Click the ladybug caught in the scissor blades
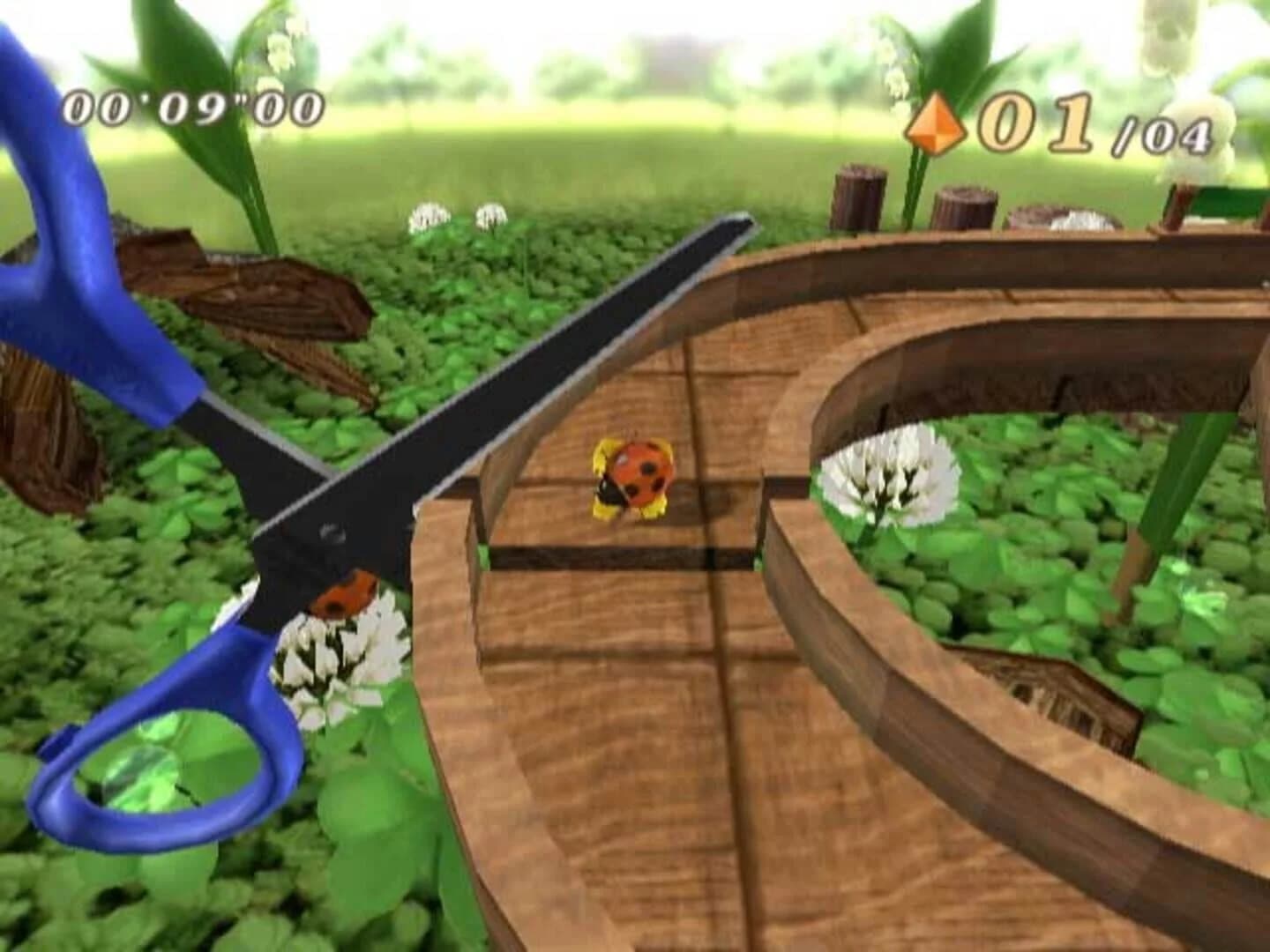Image resolution: width=1270 pixels, height=952 pixels. point(344,595)
